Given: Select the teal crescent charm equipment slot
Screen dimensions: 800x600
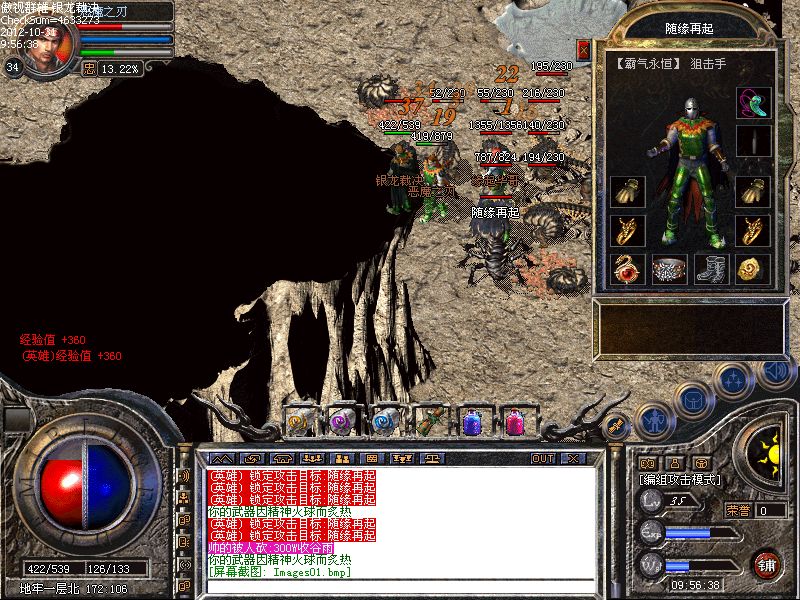Looking at the screenshot, I should point(752,103).
